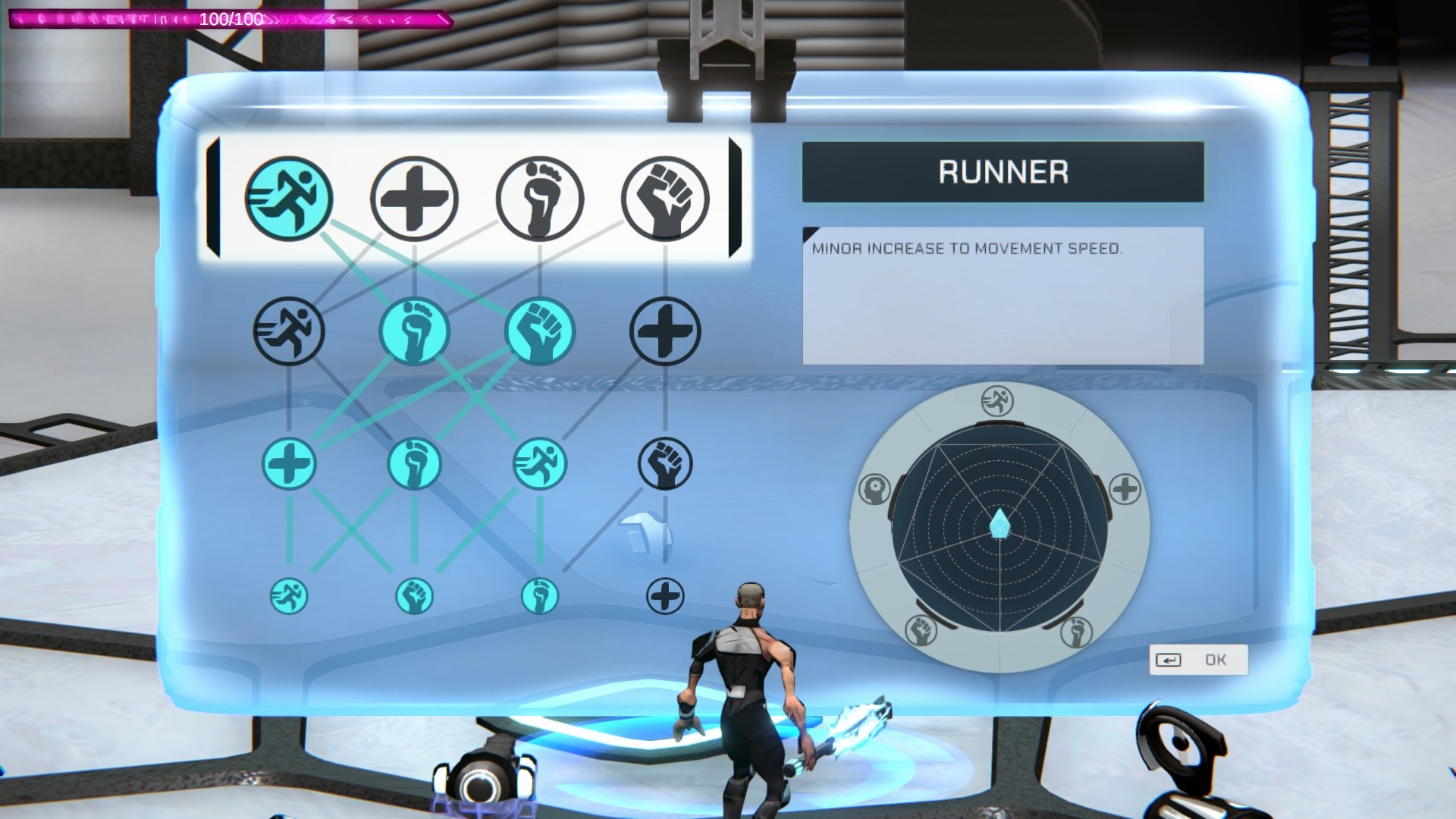Select the fist skill icon in the top row
Screen dimensions: 1456x819
(x=666, y=196)
